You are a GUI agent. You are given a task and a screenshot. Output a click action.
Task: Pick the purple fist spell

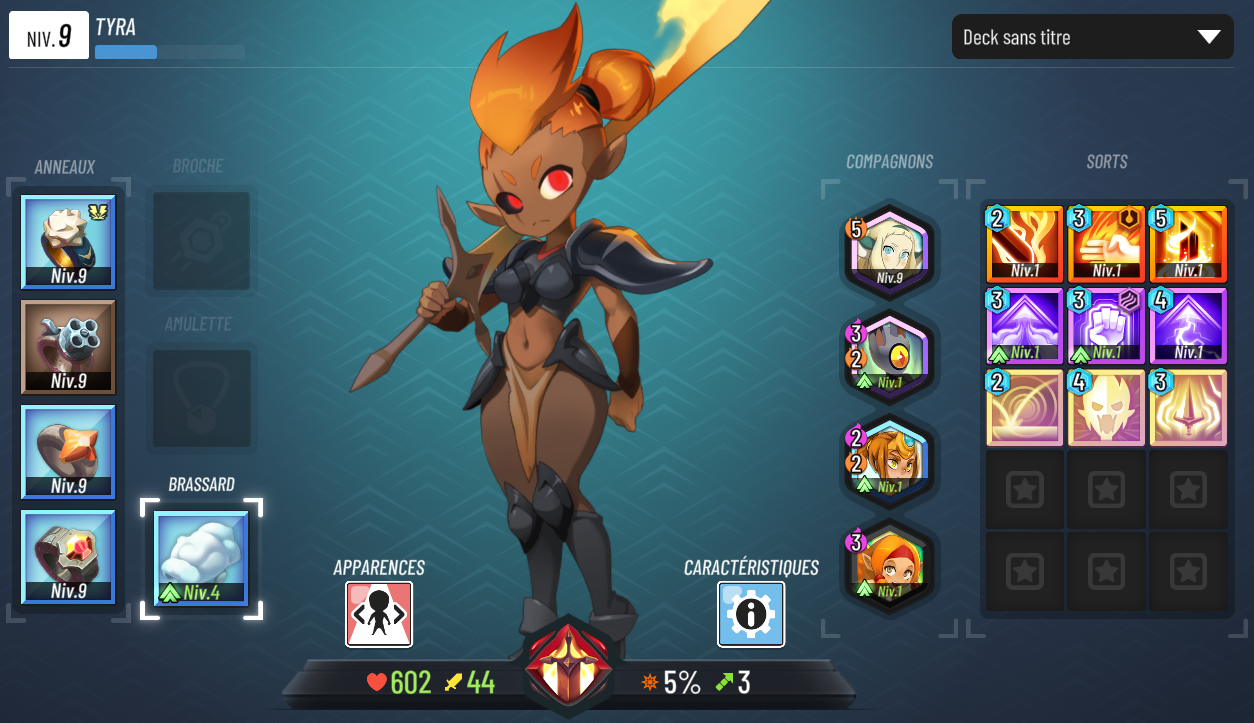1107,326
